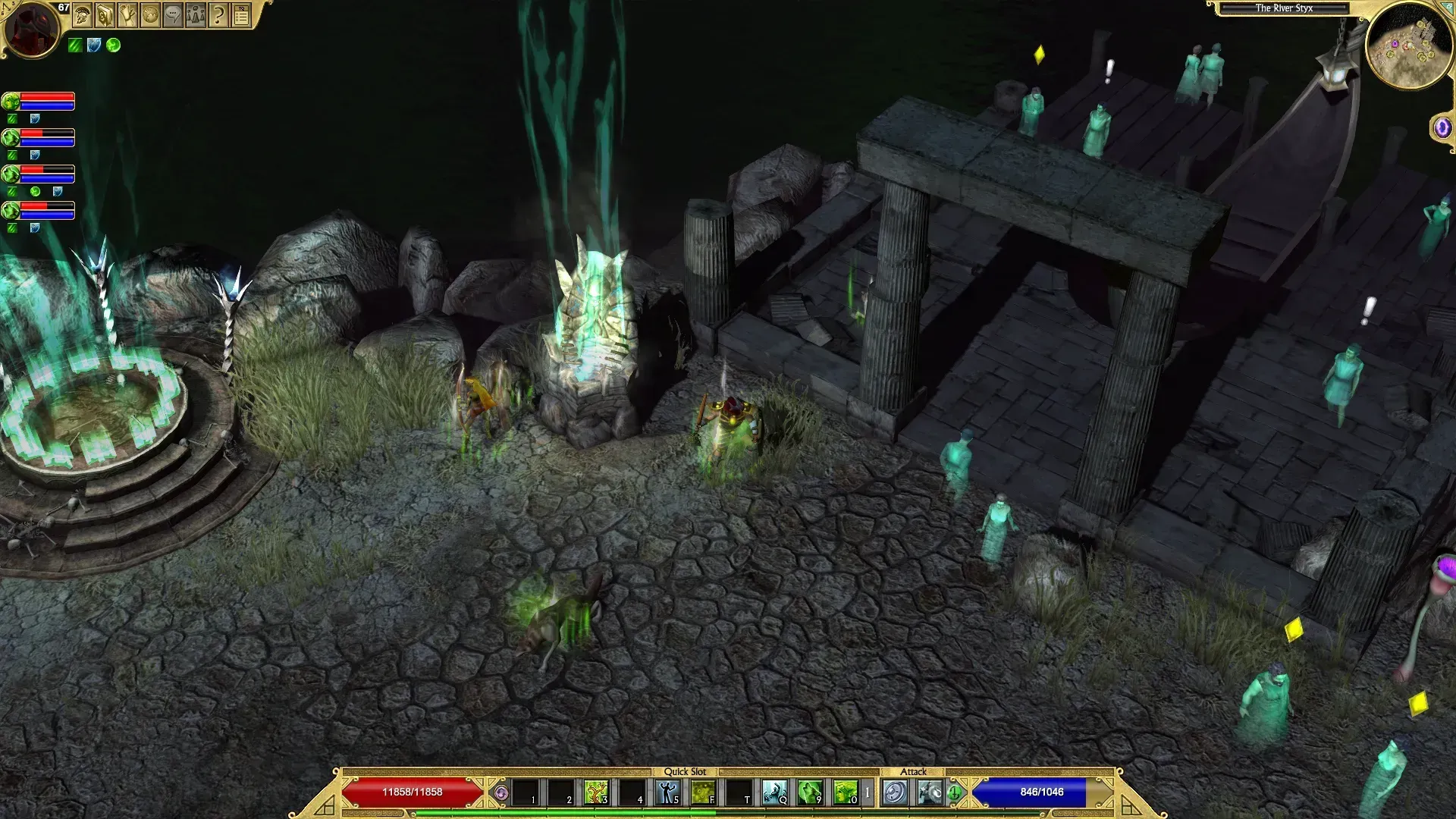The width and height of the screenshot is (1456, 819).
Task: Select the left-click shield attack slot
Action: click(895, 792)
